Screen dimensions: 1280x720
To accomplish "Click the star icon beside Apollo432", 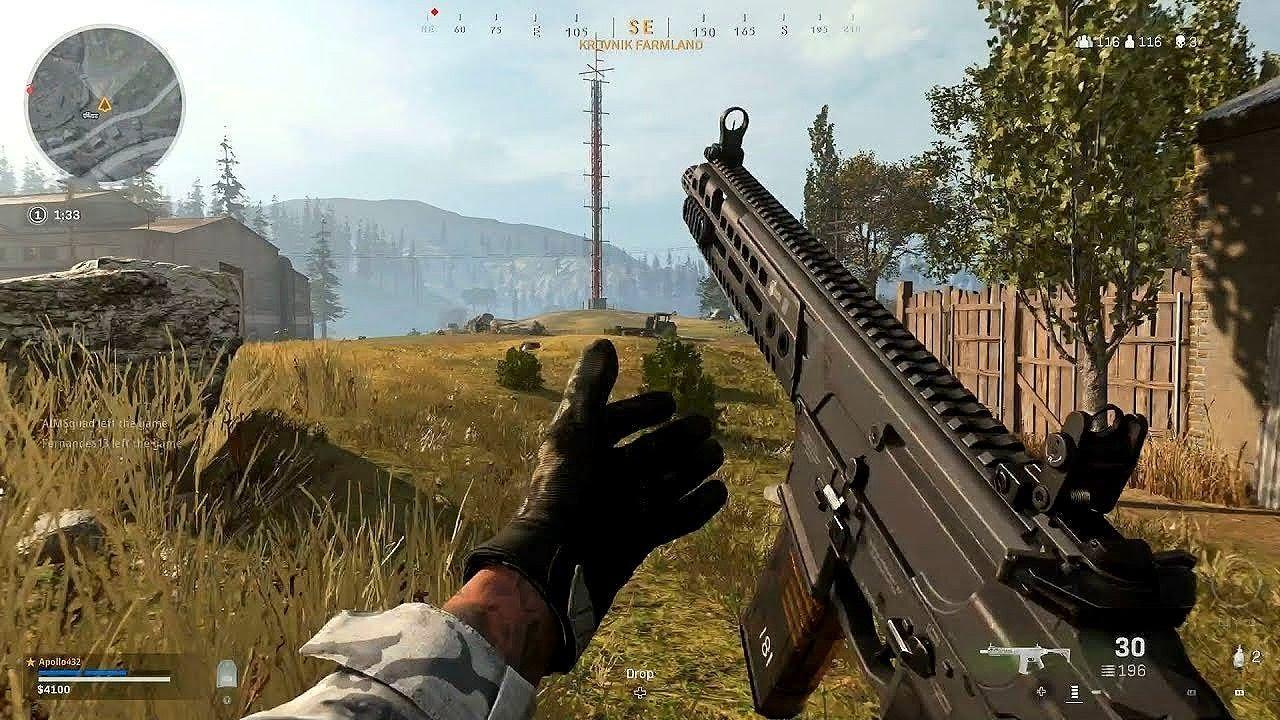I will 30,662.
